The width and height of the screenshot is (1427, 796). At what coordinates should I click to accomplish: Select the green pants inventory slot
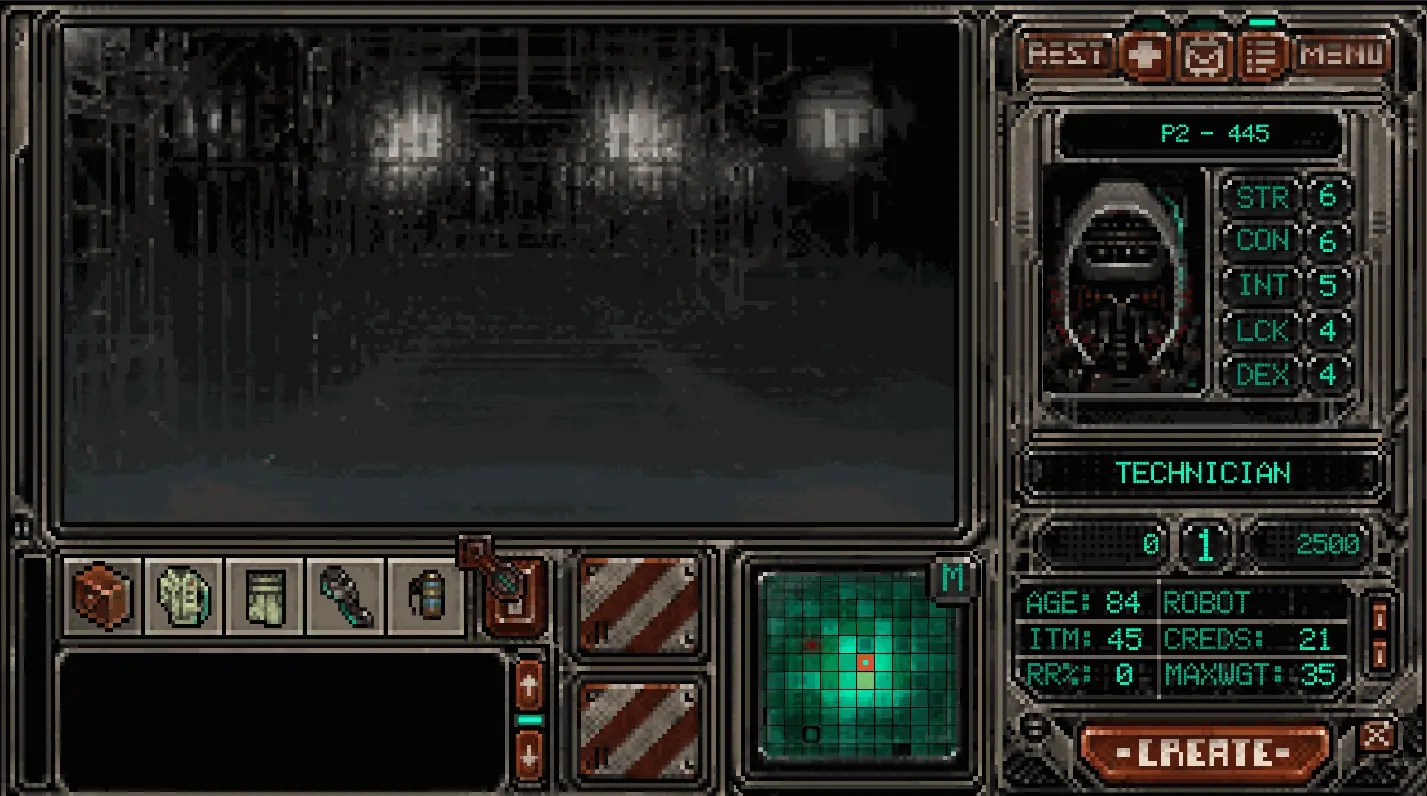(265, 597)
